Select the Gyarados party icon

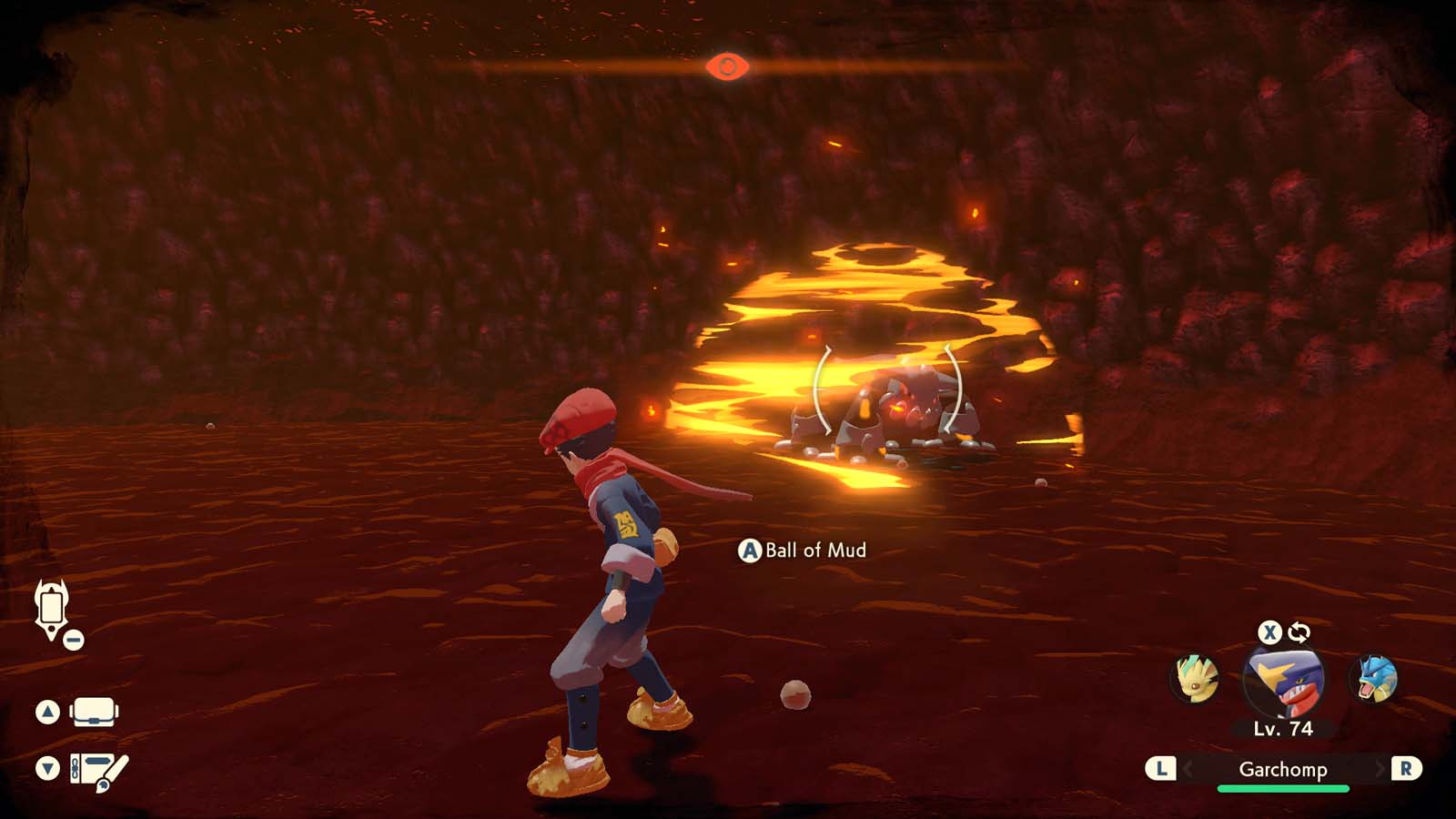pos(1375,679)
